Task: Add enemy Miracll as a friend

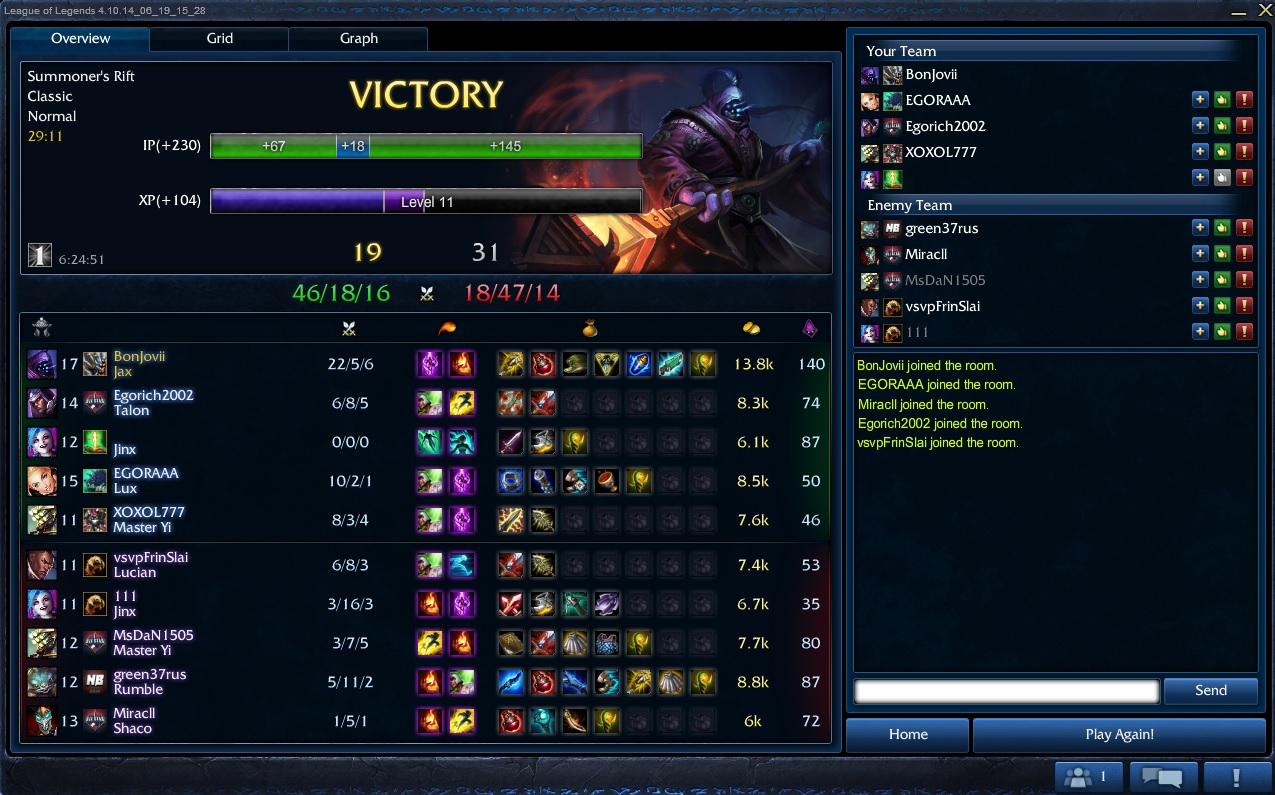Action: coord(1200,254)
